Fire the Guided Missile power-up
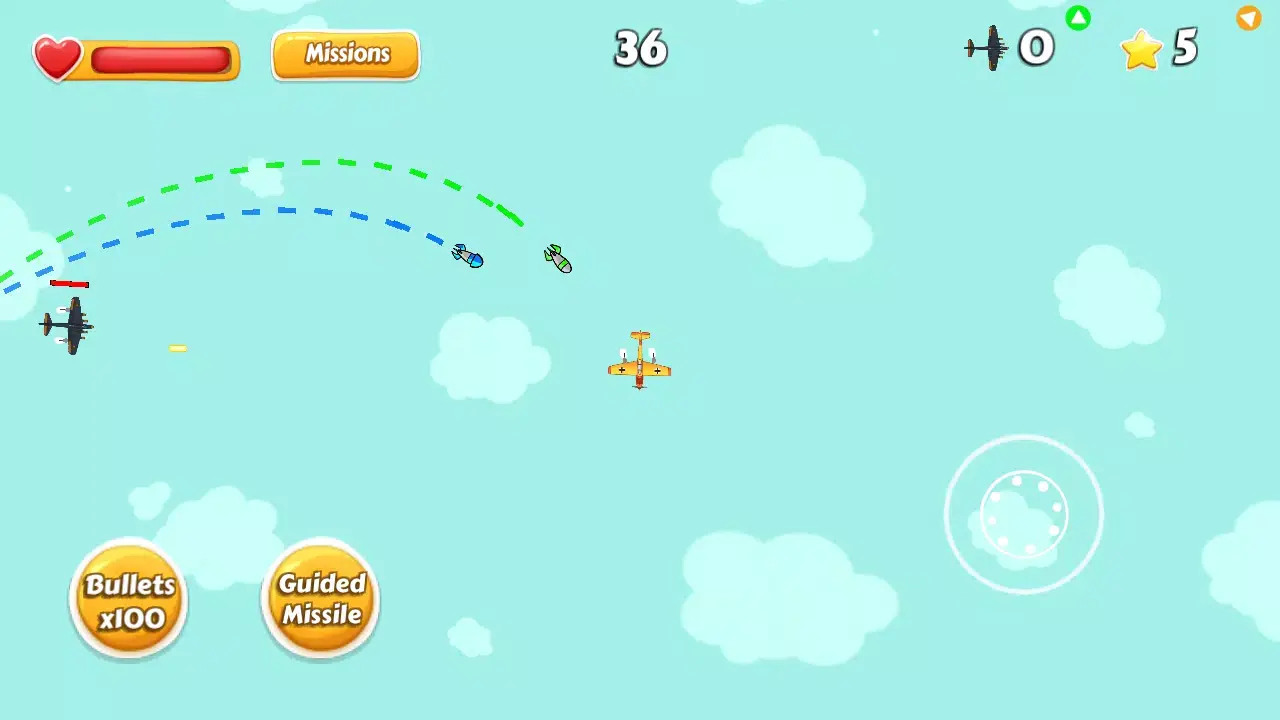 tap(319, 599)
